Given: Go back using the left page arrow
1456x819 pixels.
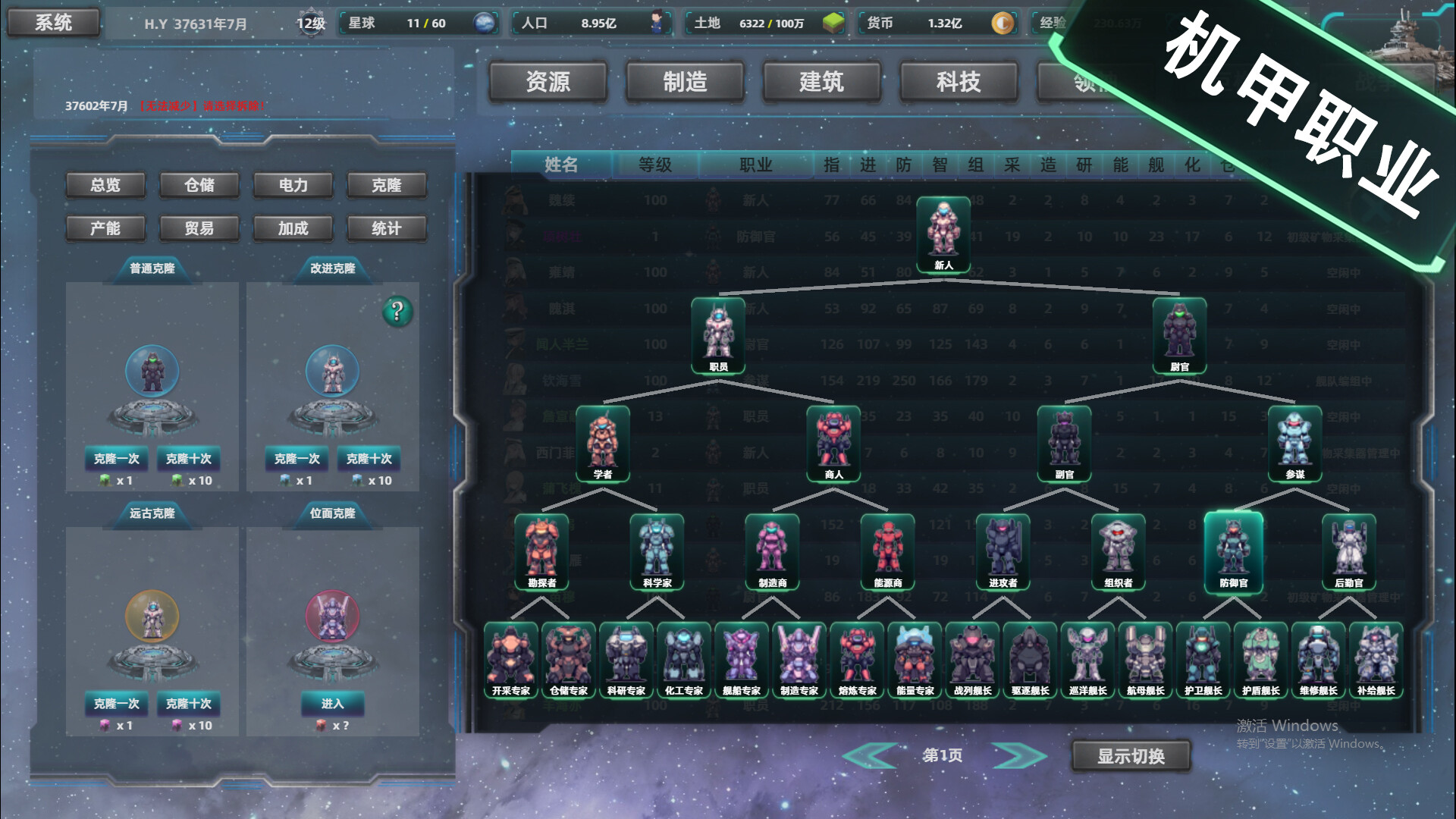Looking at the screenshot, I should click(x=872, y=755).
